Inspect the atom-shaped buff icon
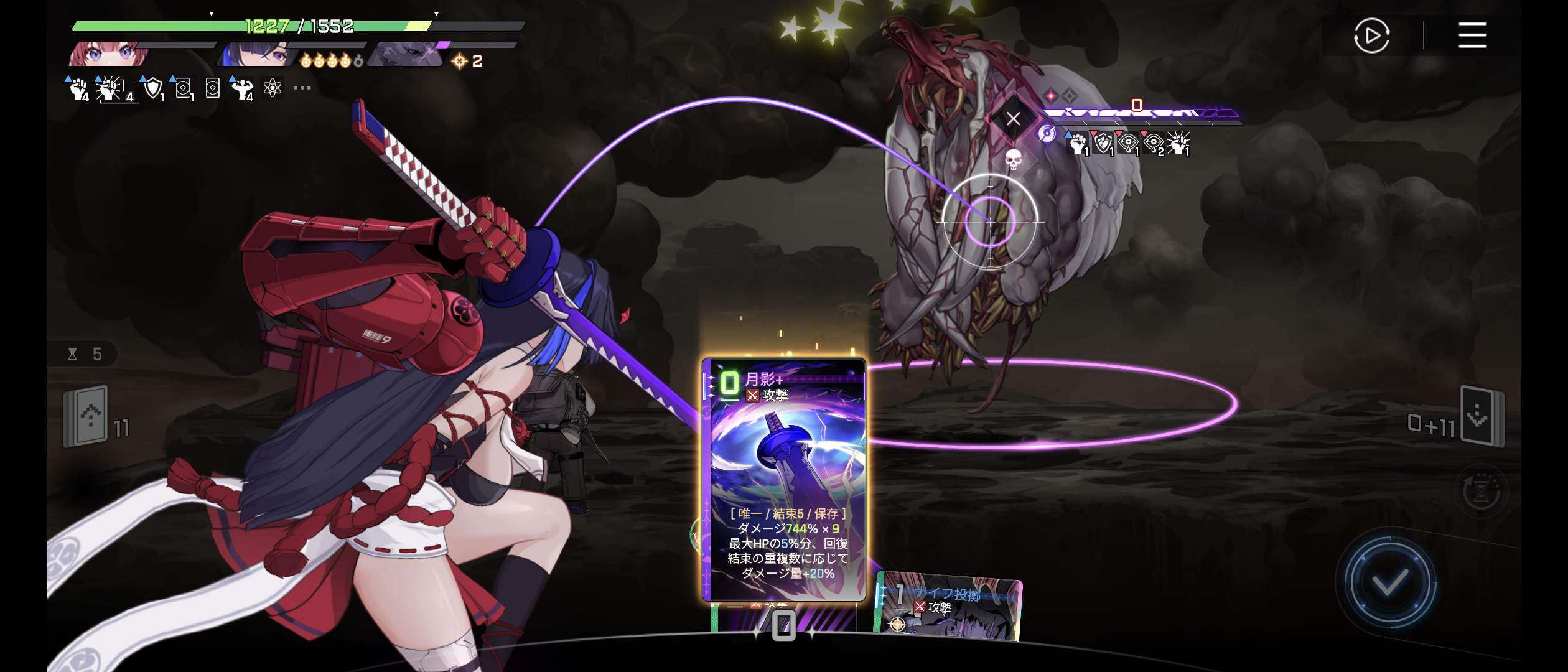The height and width of the screenshot is (672, 1568). click(273, 88)
